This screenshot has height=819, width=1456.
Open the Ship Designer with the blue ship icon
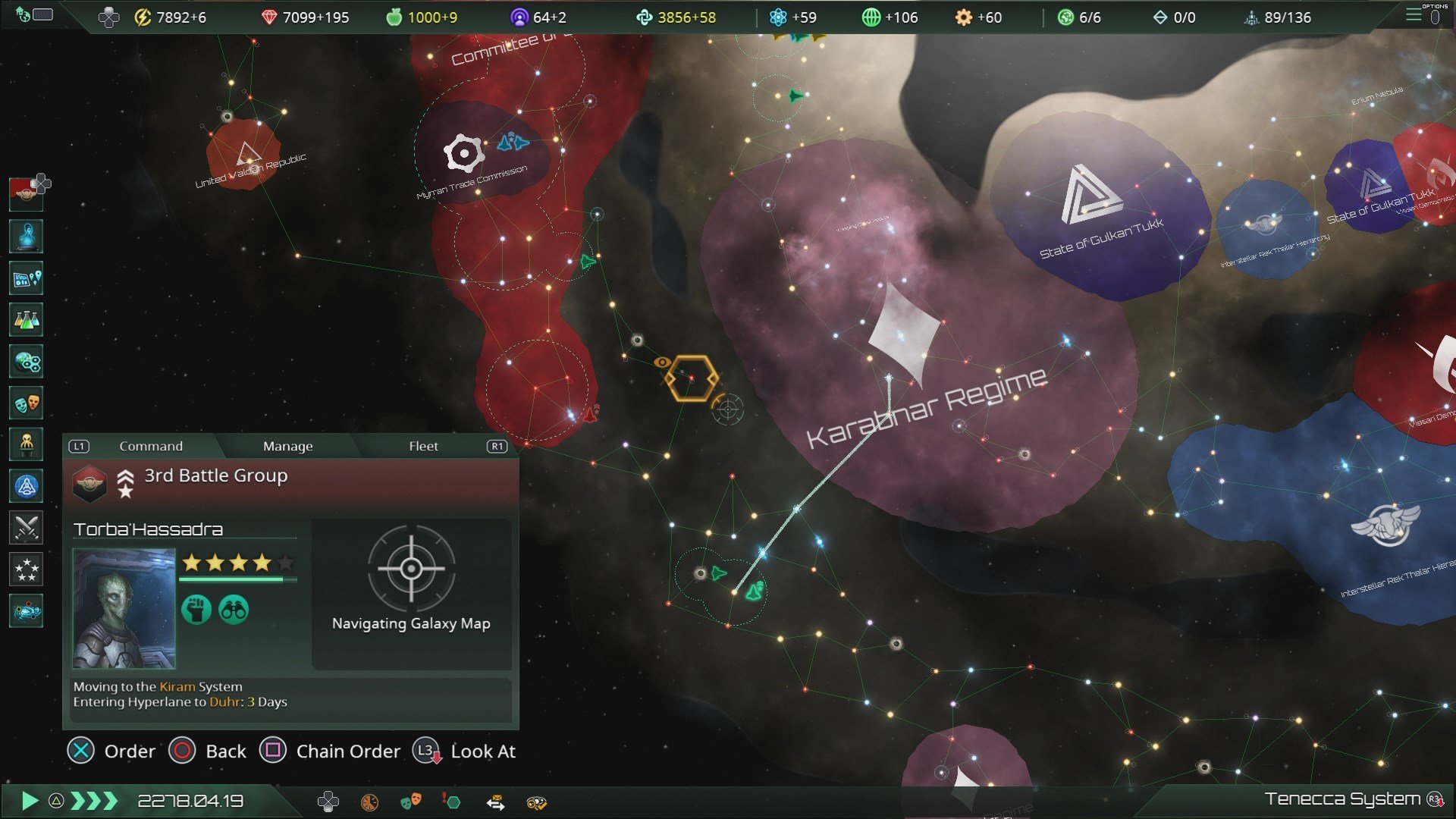(26, 486)
